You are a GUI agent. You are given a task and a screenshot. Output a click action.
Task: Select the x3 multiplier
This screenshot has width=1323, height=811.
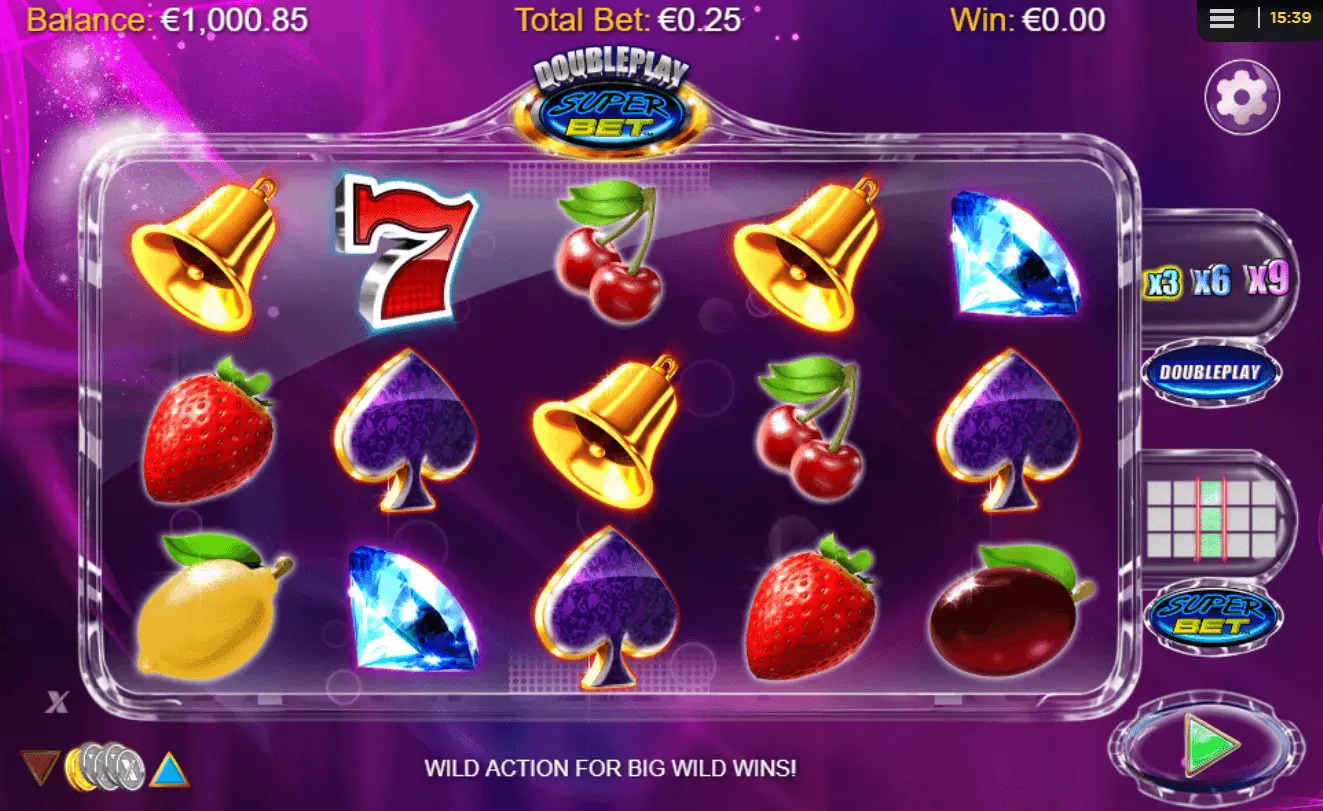pos(1162,283)
